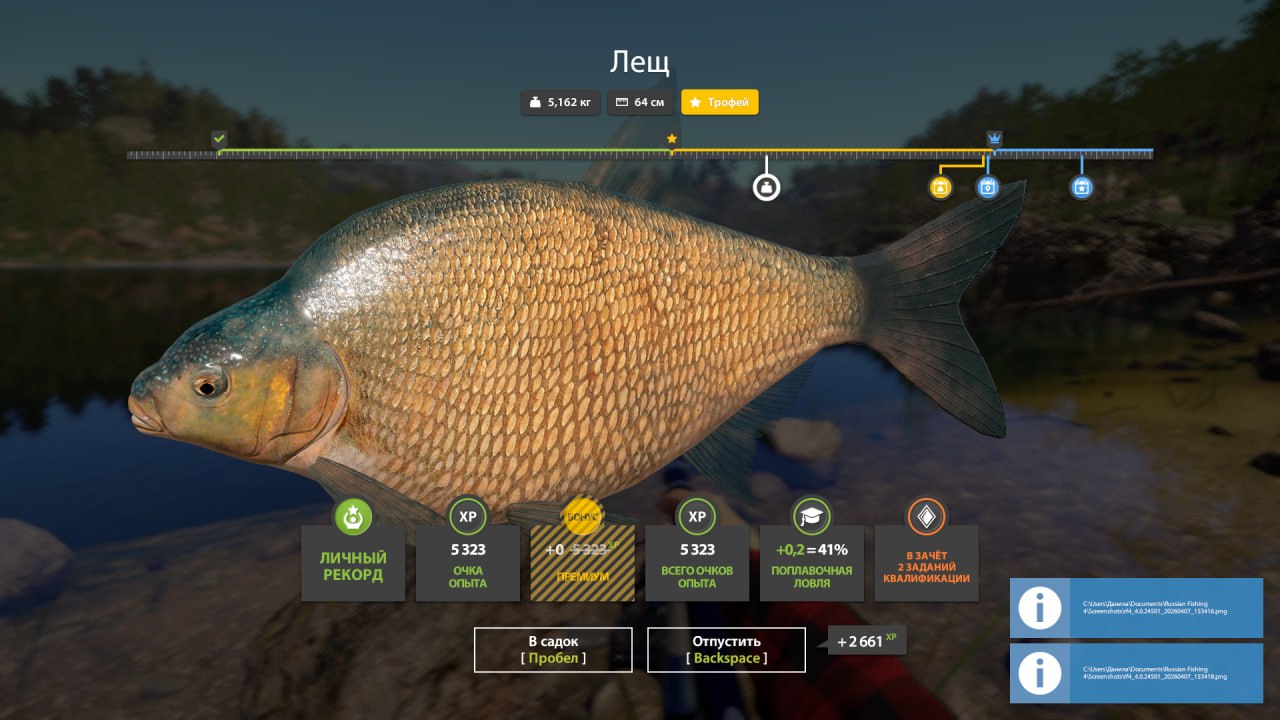Viewport: 1280px width, 720px height.
Task: Click the ruler icon on the 64 см badge
Action: tap(620, 102)
